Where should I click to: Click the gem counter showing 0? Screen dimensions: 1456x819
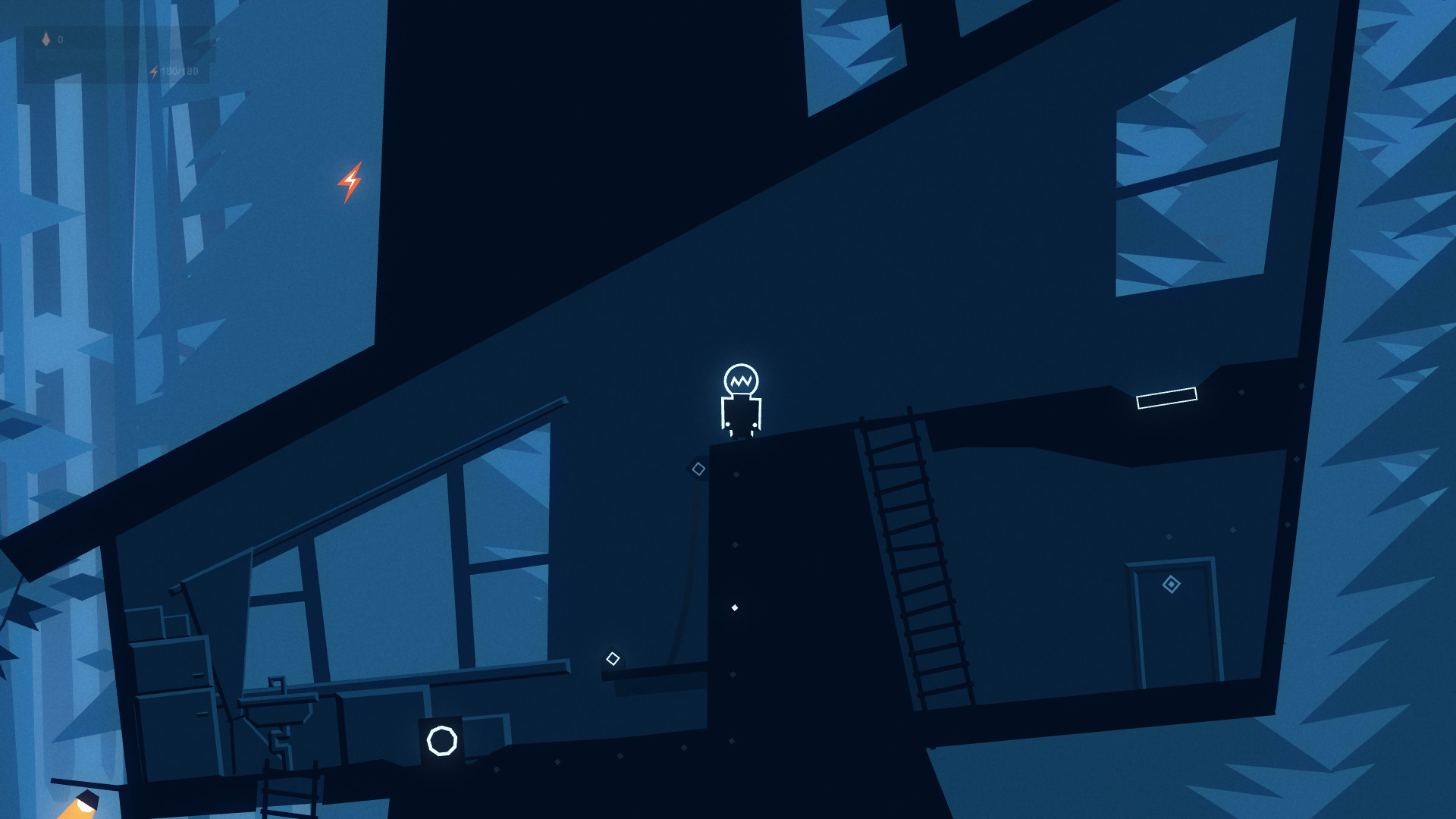[x=61, y=39]
